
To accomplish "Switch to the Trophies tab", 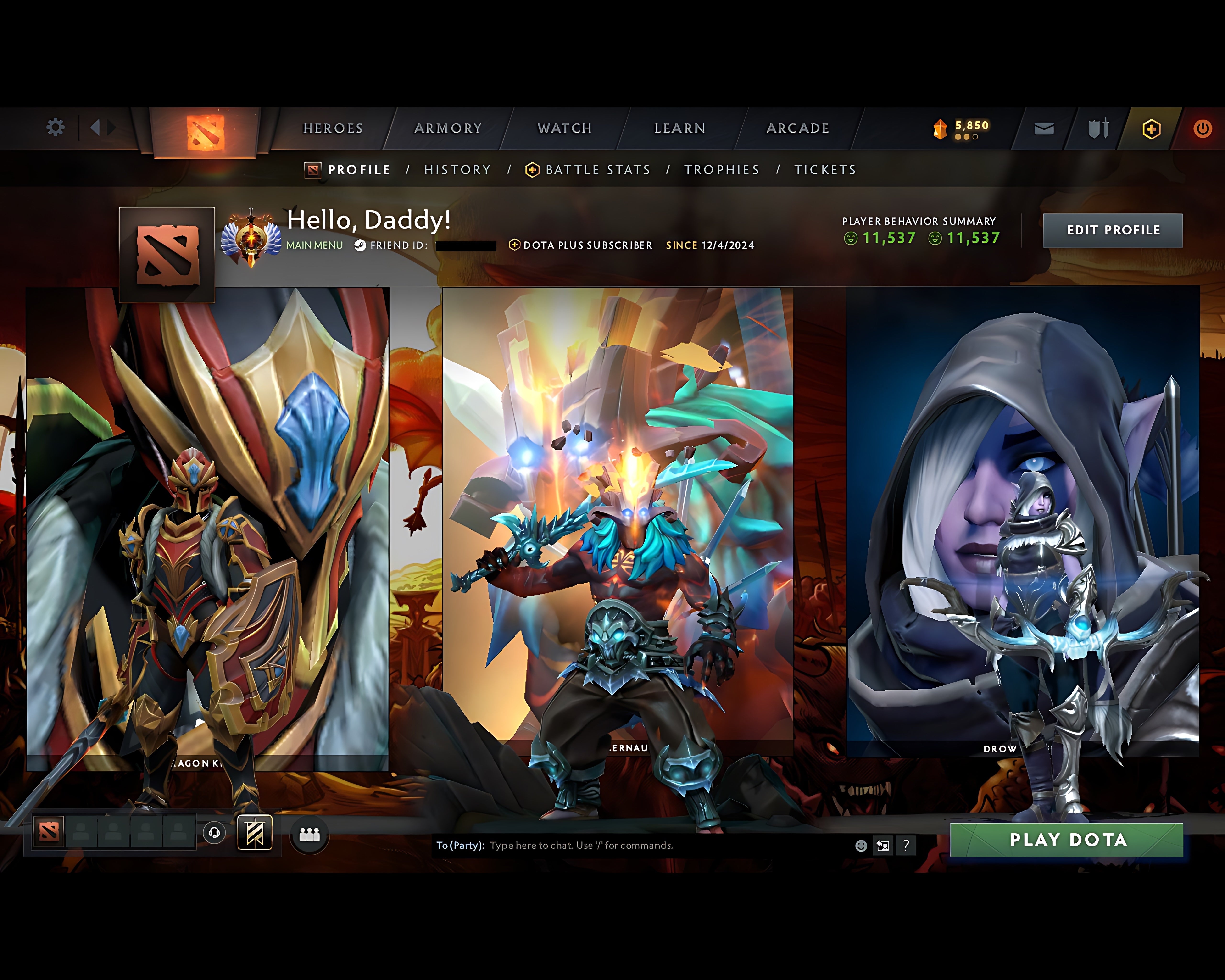I will coord(722,169).
